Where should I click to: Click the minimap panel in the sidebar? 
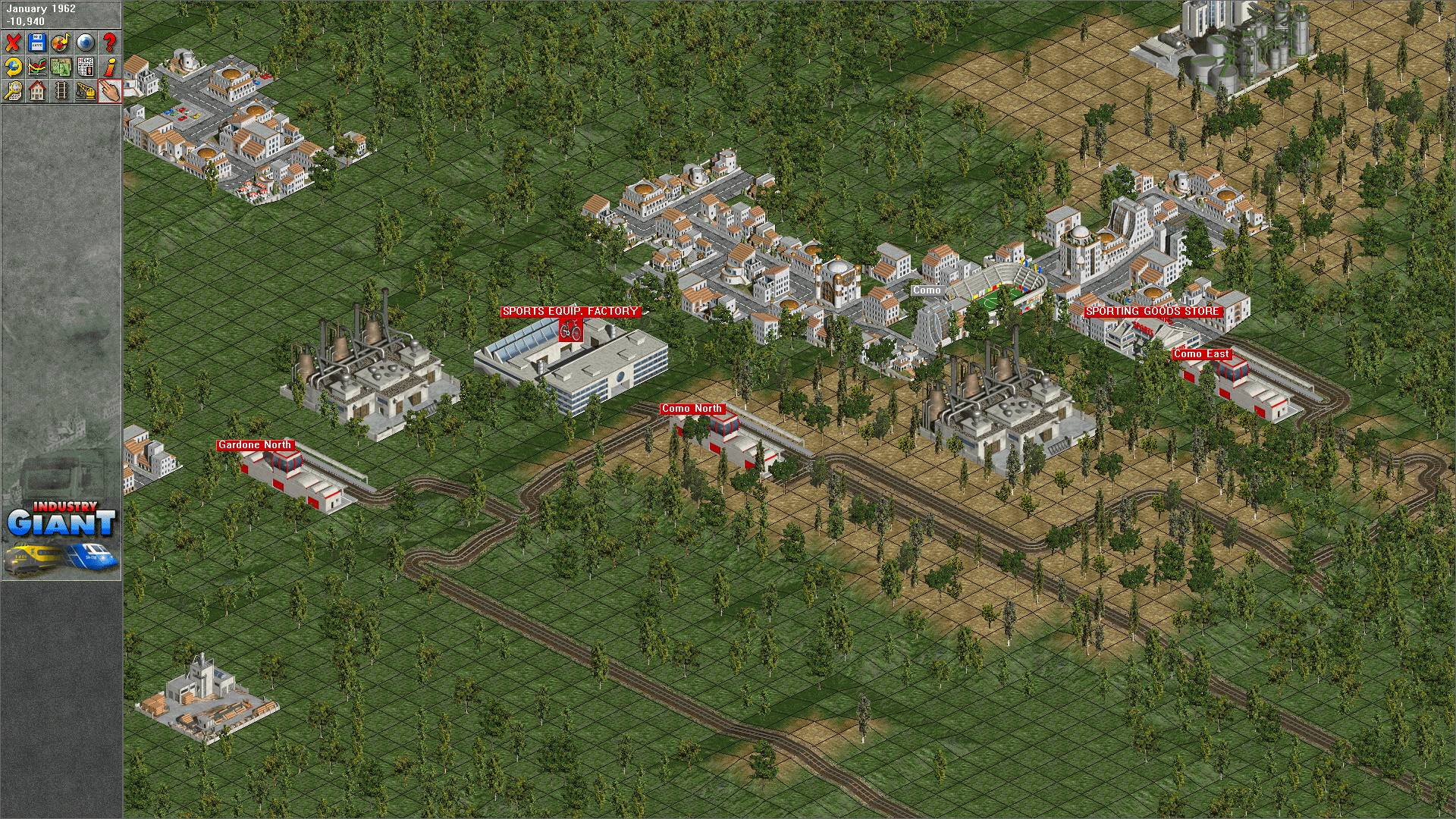(x=61, y=341)
